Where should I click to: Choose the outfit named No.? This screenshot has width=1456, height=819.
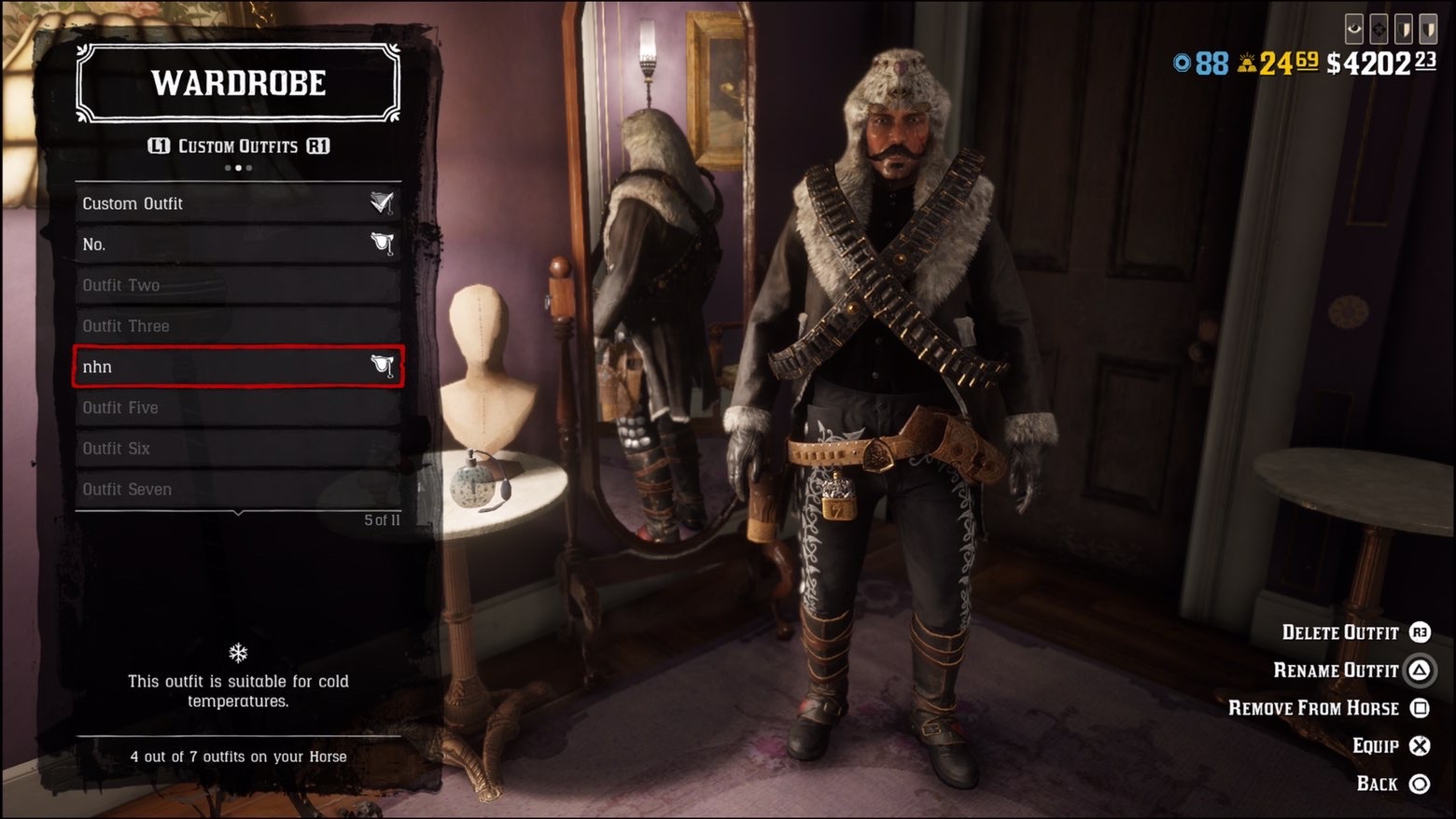[x=238, y=244]
